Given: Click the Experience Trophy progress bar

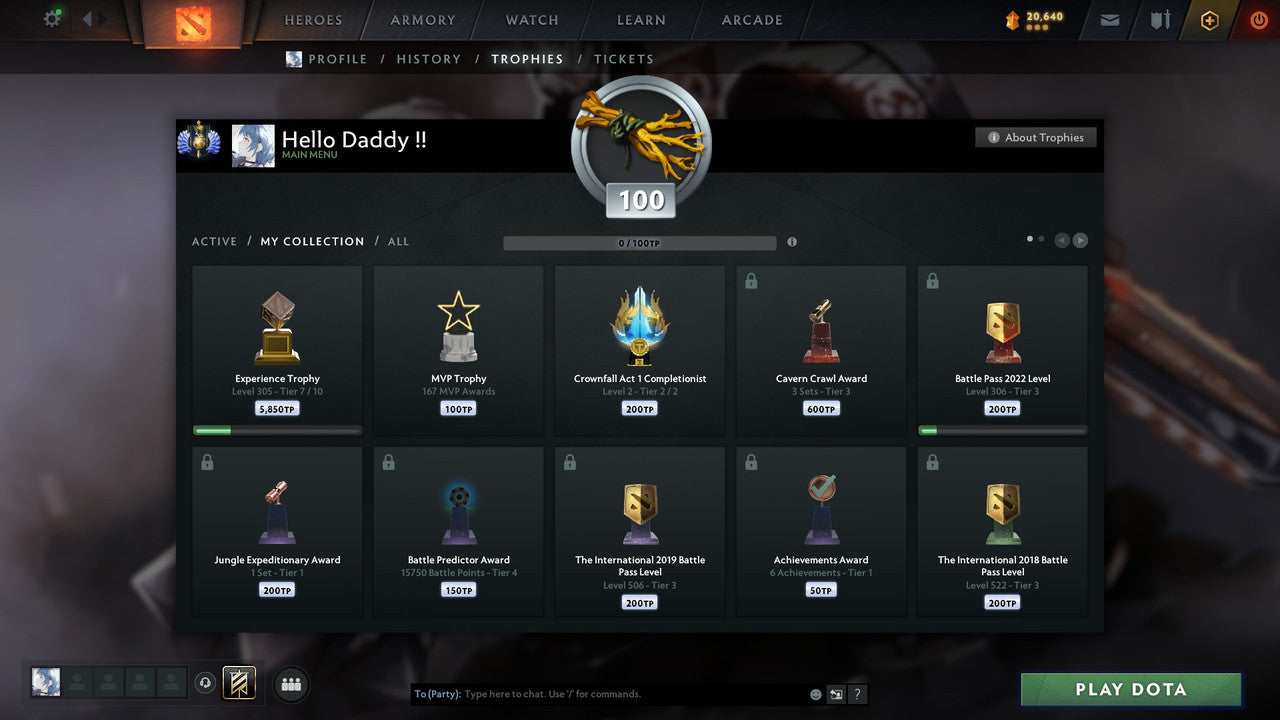Looking at the screenshot, I should click(277, 430).
